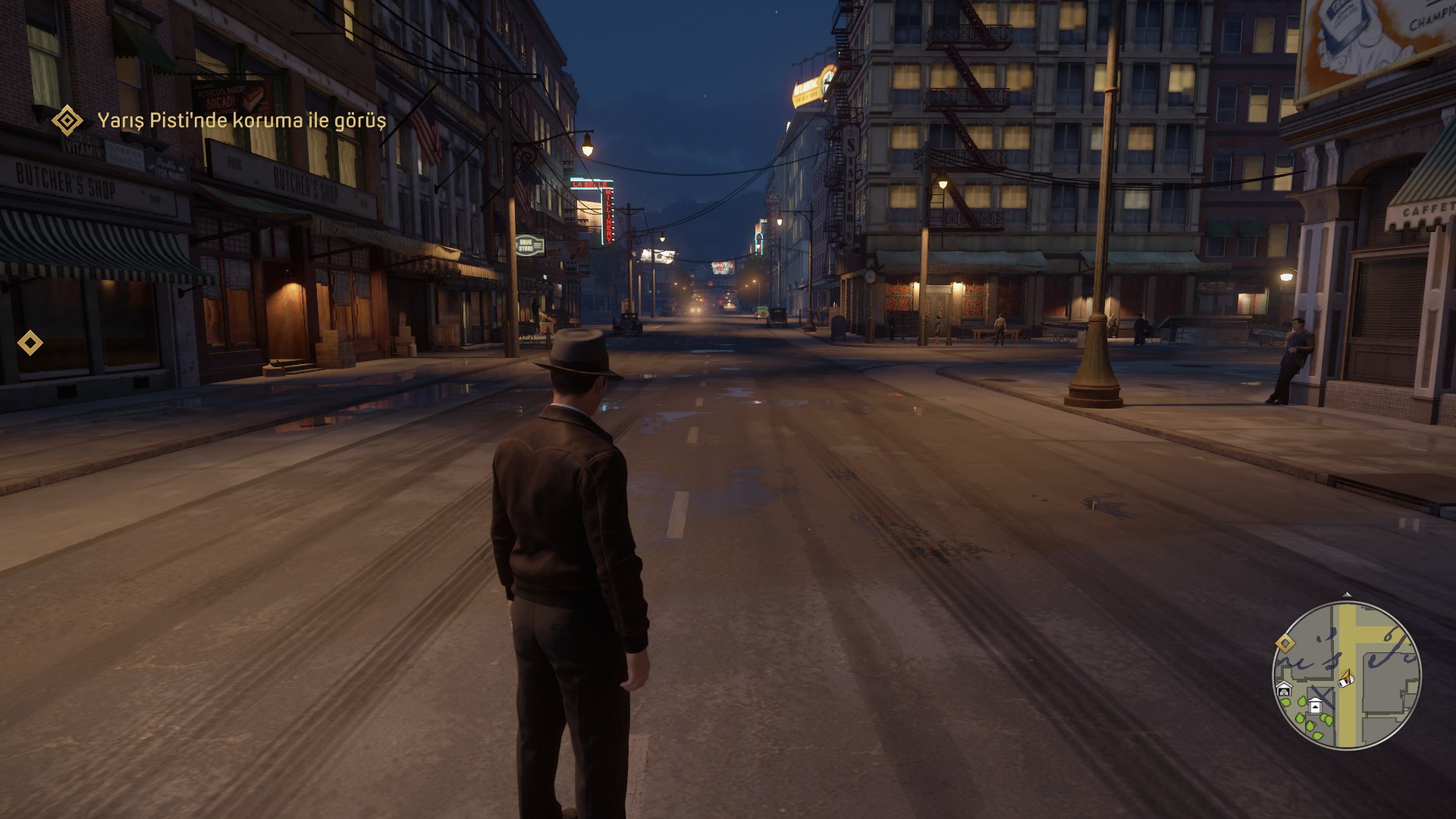Click the gold objective diamond on minimap rim
Viewport: 1456px width, 819px height.
[1285, 644]
